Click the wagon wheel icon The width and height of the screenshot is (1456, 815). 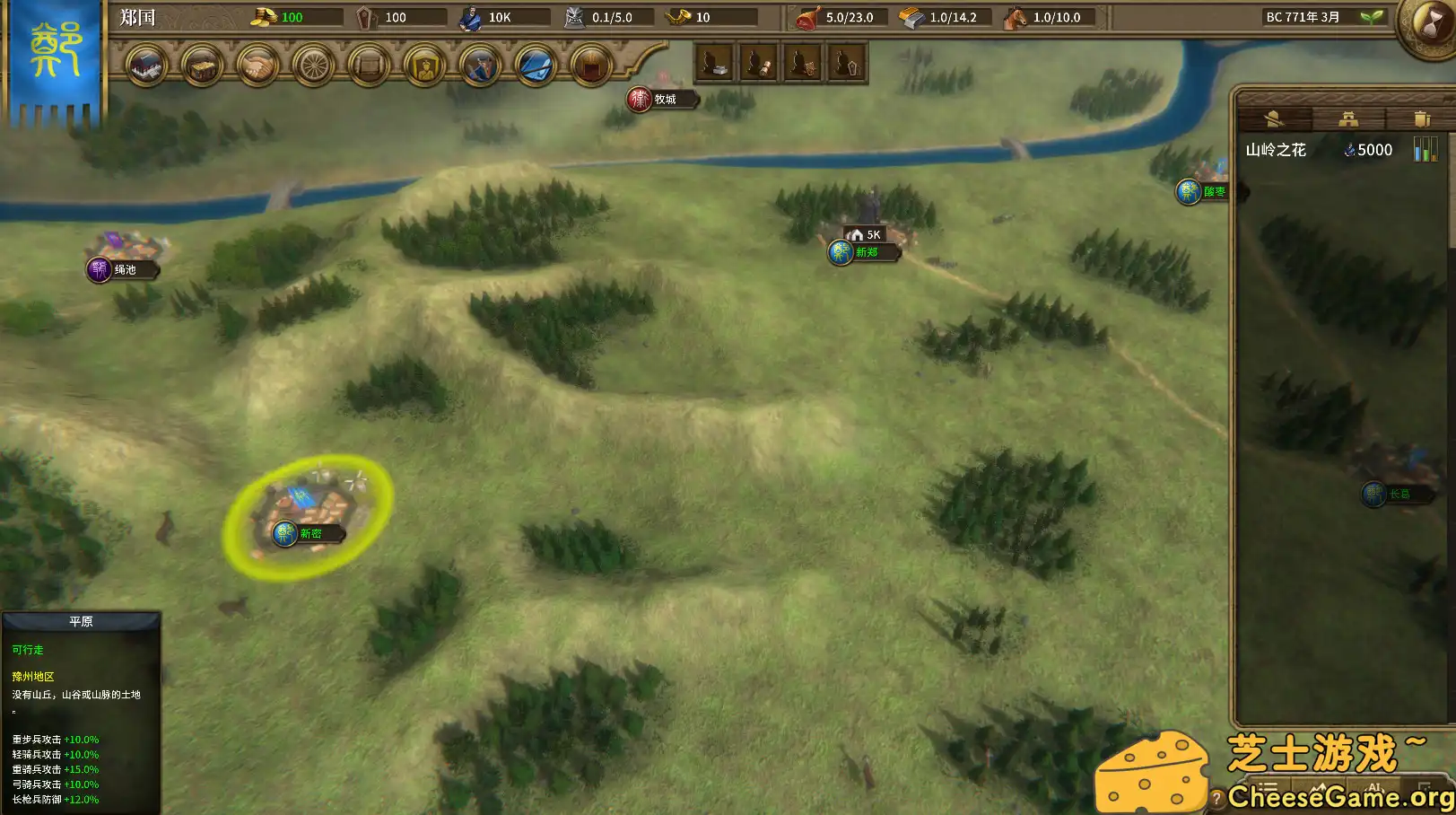(314, 66)
